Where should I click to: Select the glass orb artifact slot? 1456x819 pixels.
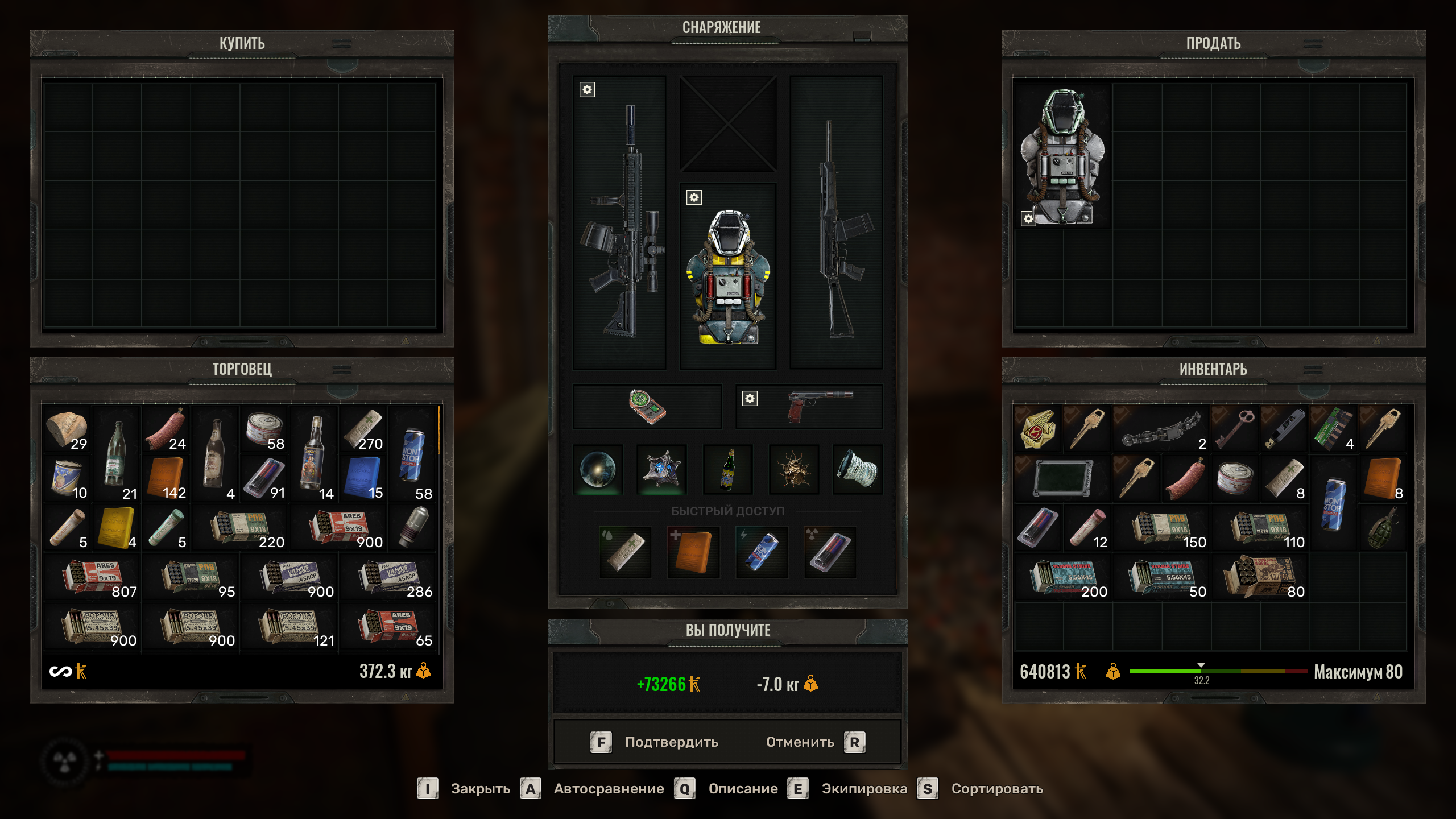[598, 469]
